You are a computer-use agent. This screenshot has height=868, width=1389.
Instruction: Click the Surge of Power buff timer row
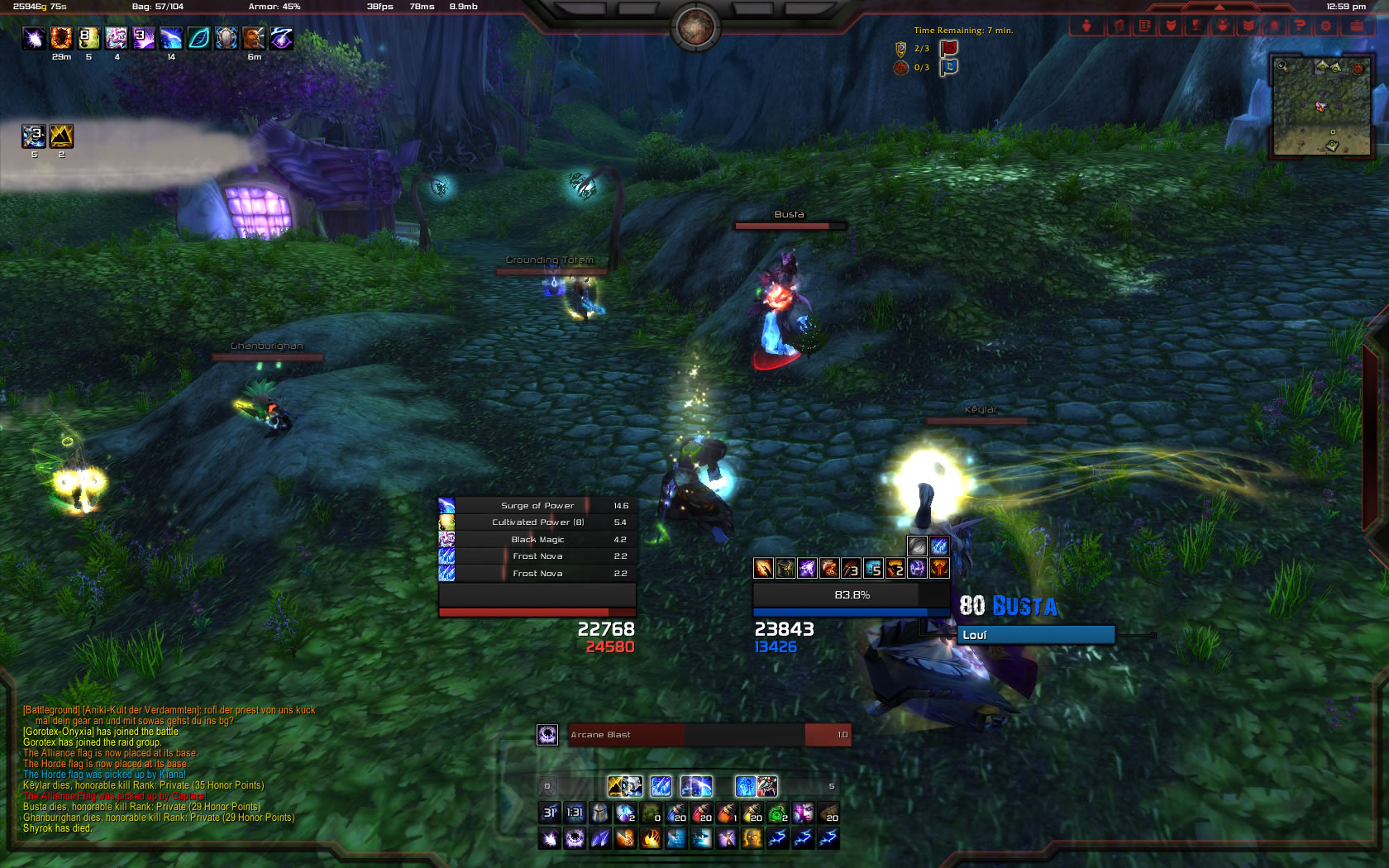[x=537, y=505]
